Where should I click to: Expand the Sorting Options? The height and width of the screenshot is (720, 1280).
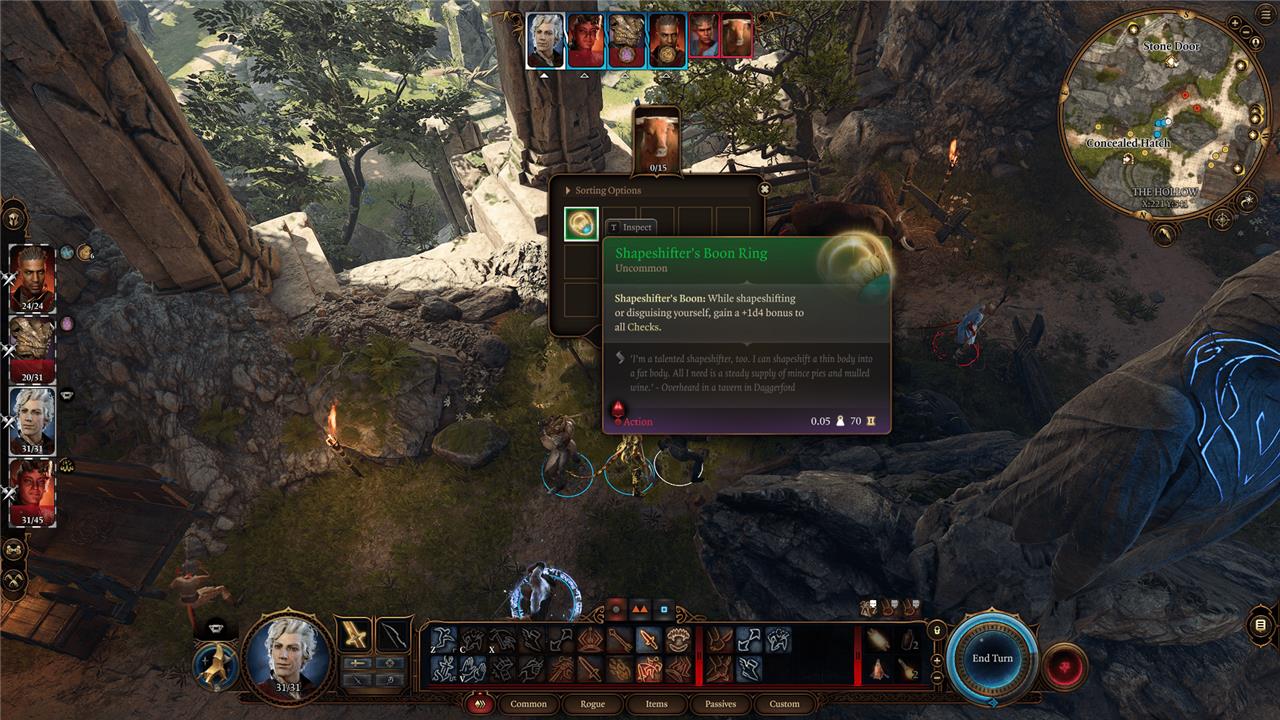click(x=607, y=190)
